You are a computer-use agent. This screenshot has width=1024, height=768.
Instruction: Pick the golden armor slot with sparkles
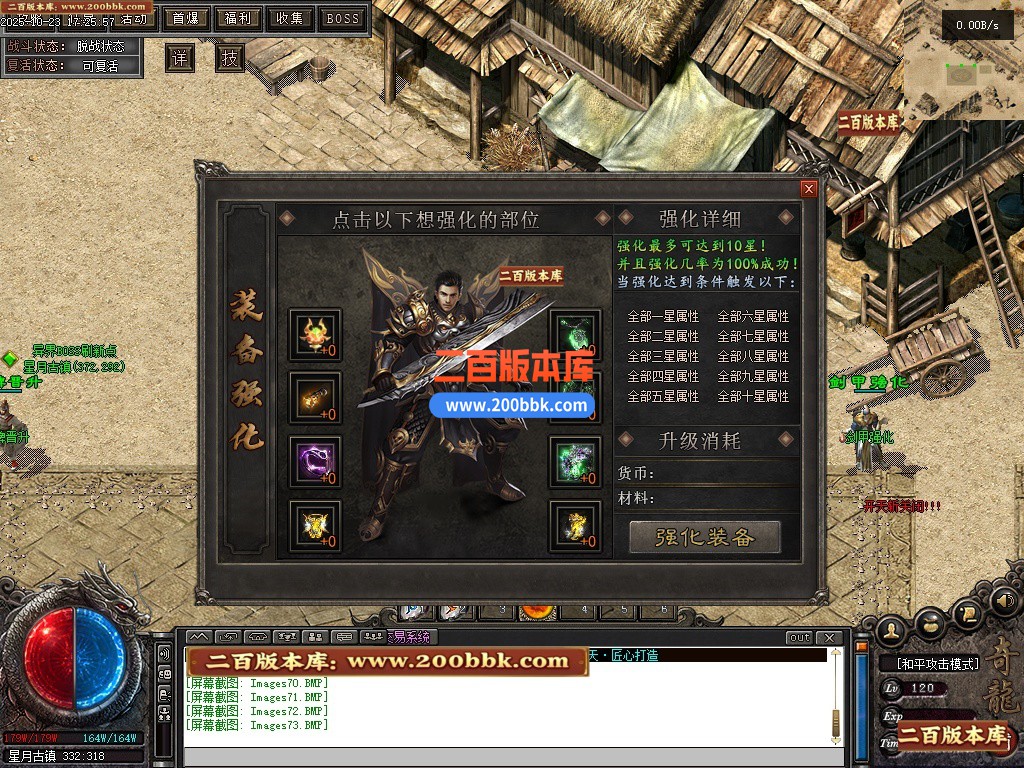coord(315,526)
